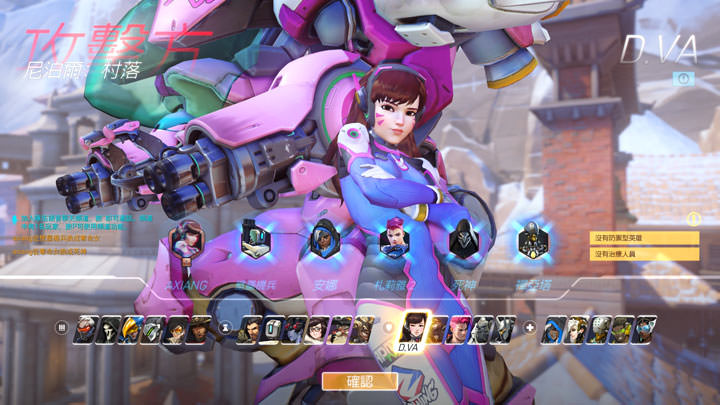This screenshot has height=405, width=720.
Task: Choose Tracer from the hero roster
Action: tap(175, 328)
